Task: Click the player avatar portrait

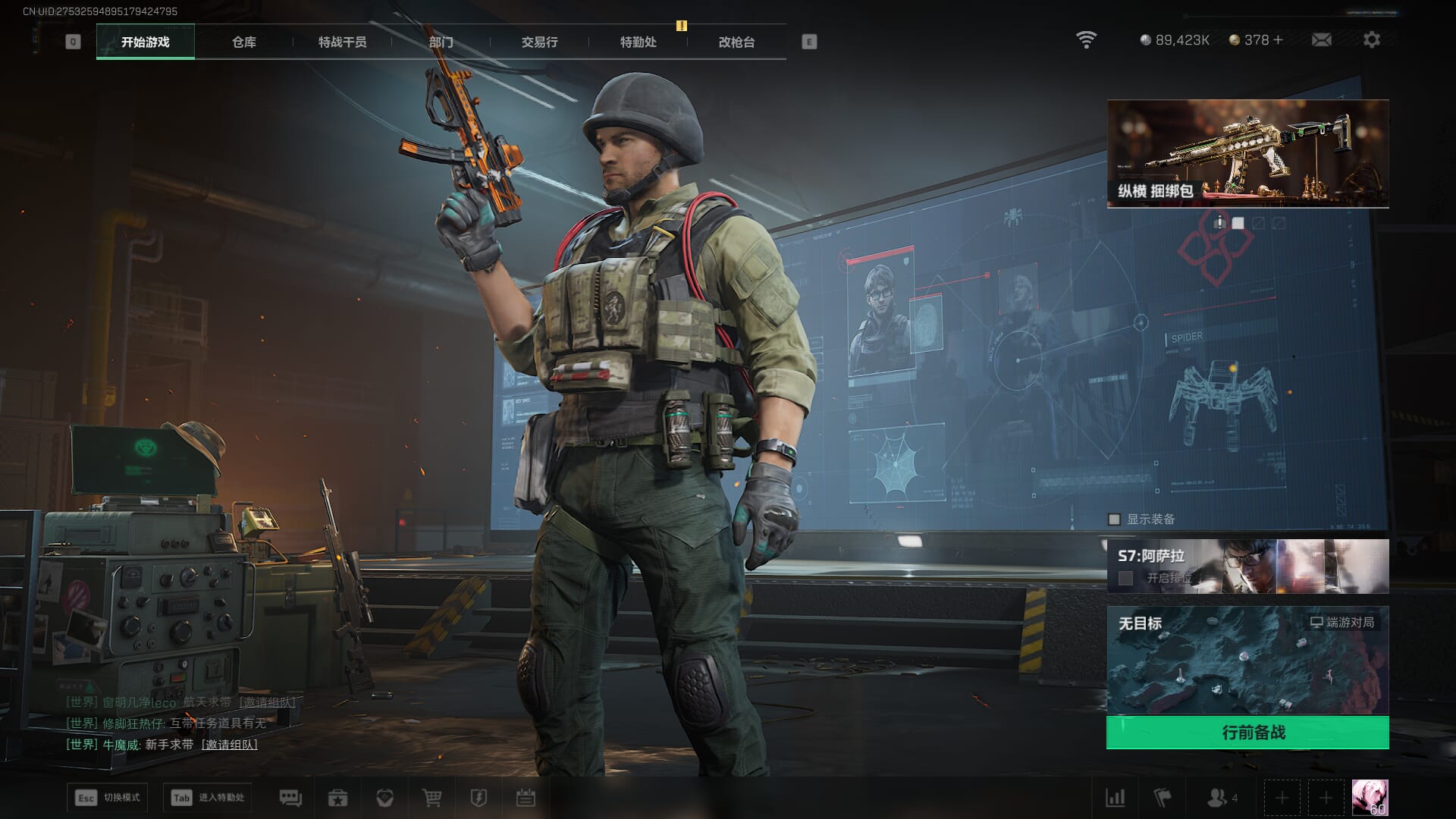Action: pyautogui.click(x=1370, y=798)
